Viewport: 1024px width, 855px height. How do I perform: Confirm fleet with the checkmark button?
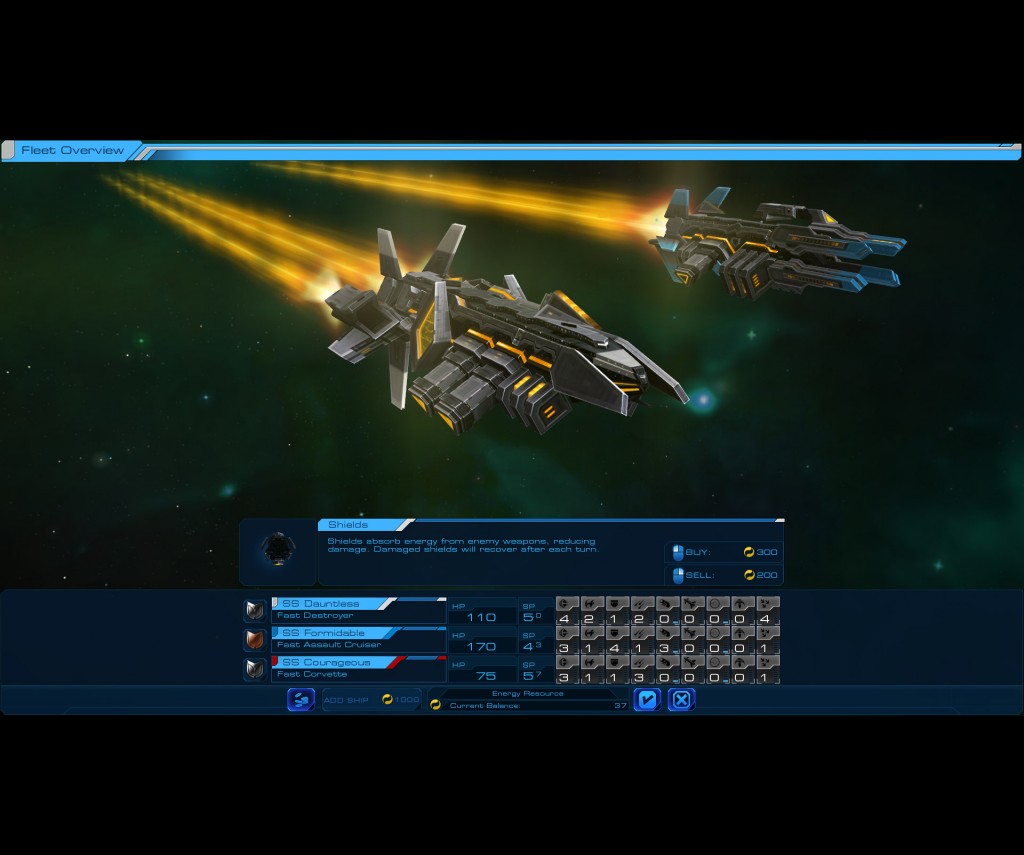[647, 700]
